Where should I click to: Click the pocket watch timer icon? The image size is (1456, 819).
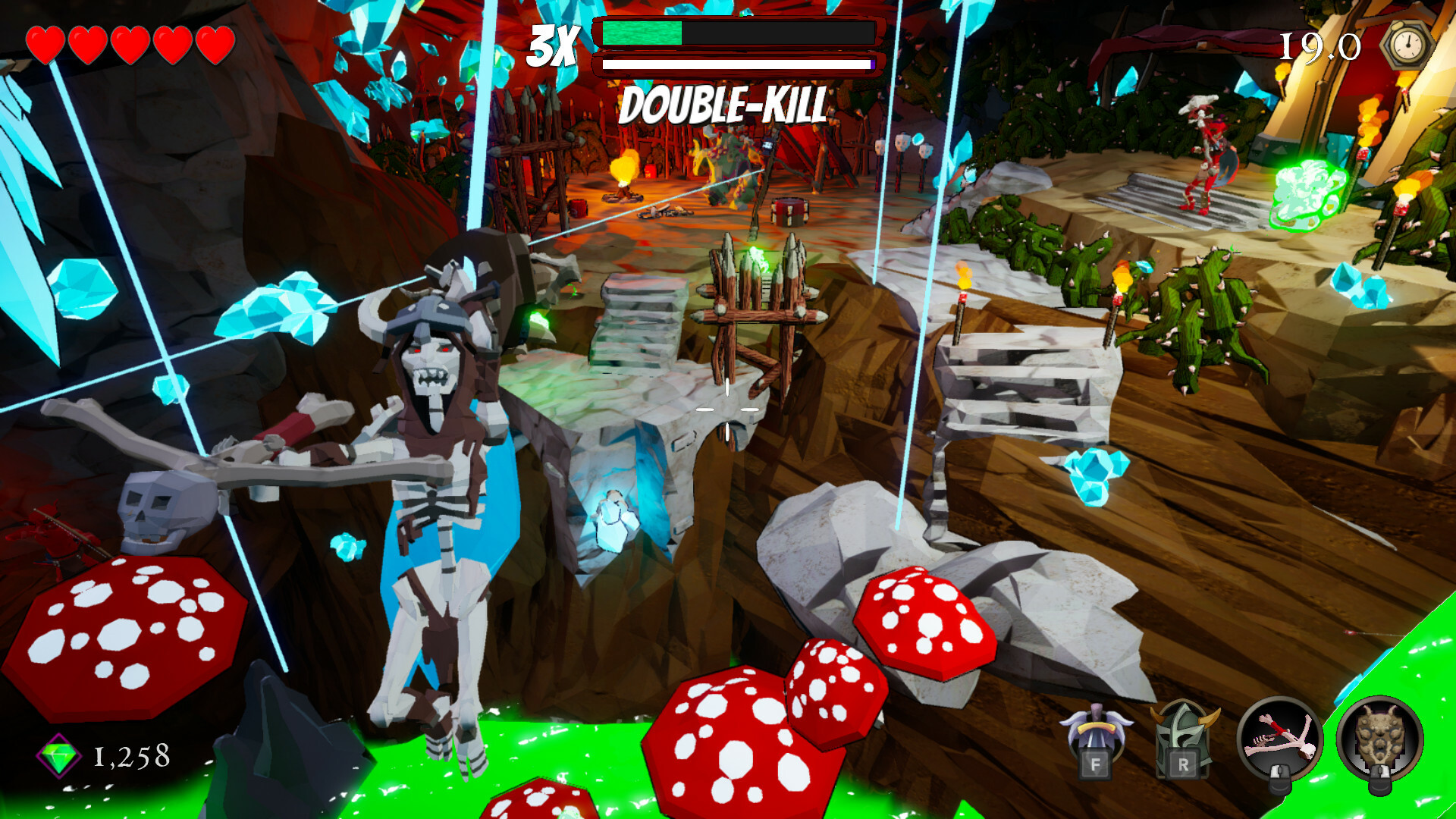click(1407, 45)
